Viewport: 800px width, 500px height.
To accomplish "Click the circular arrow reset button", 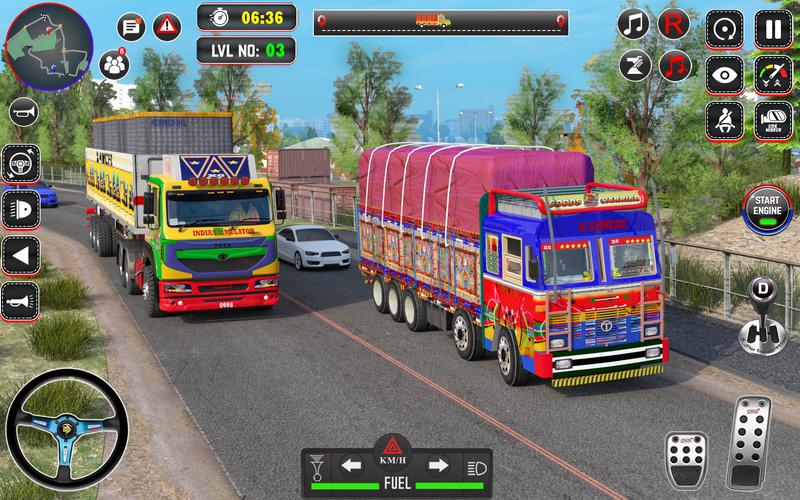I will click(723, 27).
